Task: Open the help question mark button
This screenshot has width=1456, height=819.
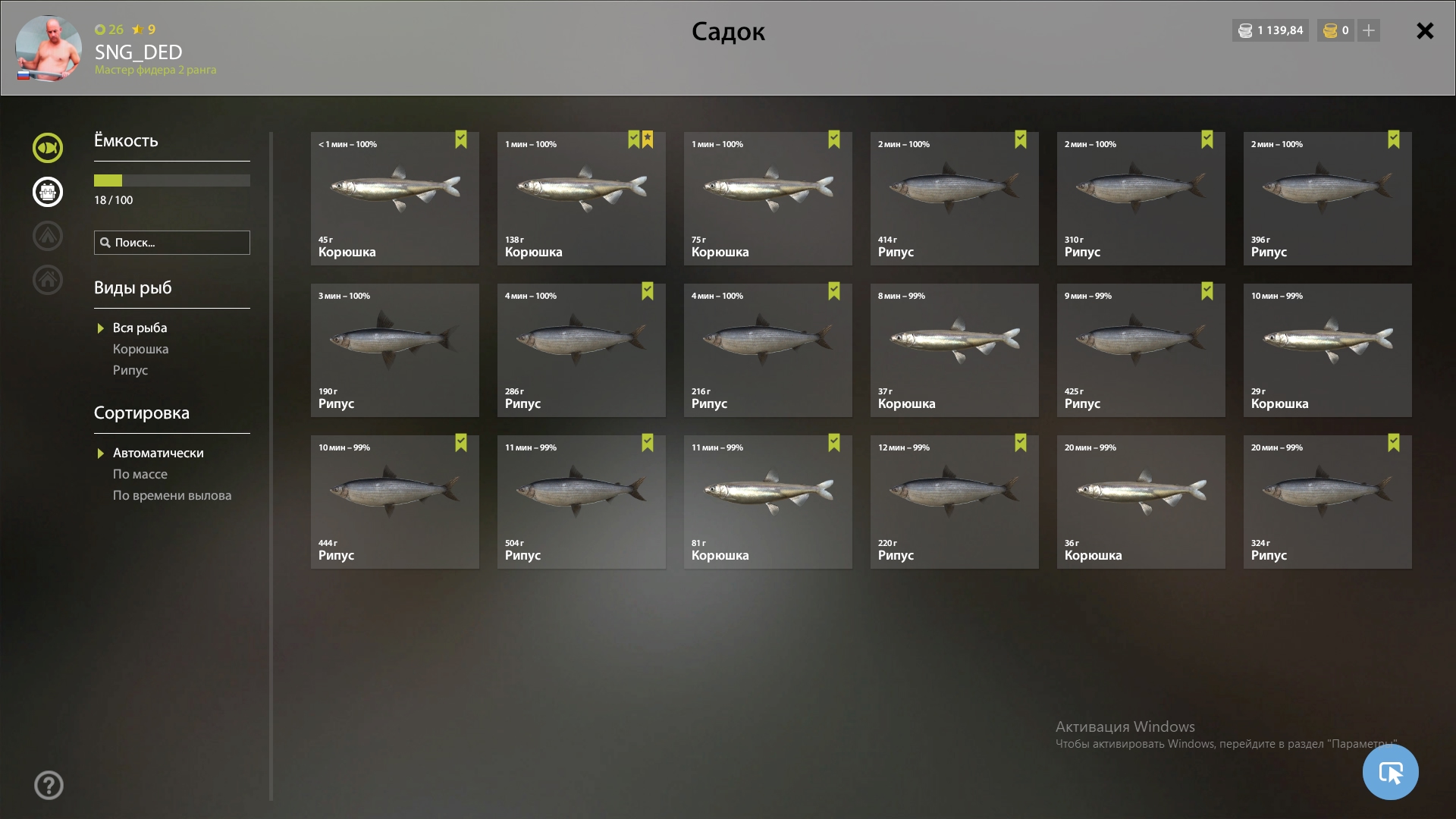Action: pyautogui.click(x=49, y=785)
